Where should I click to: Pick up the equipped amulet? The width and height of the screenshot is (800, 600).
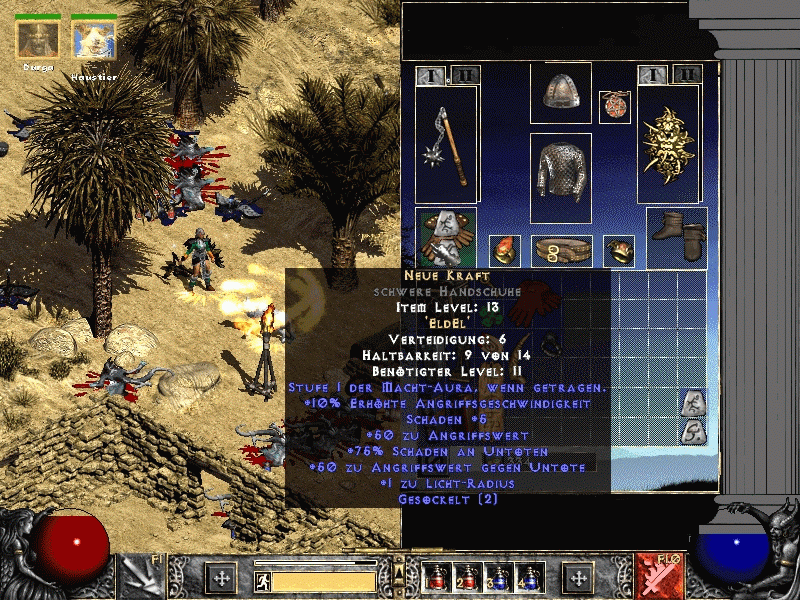tap(614, 107)
